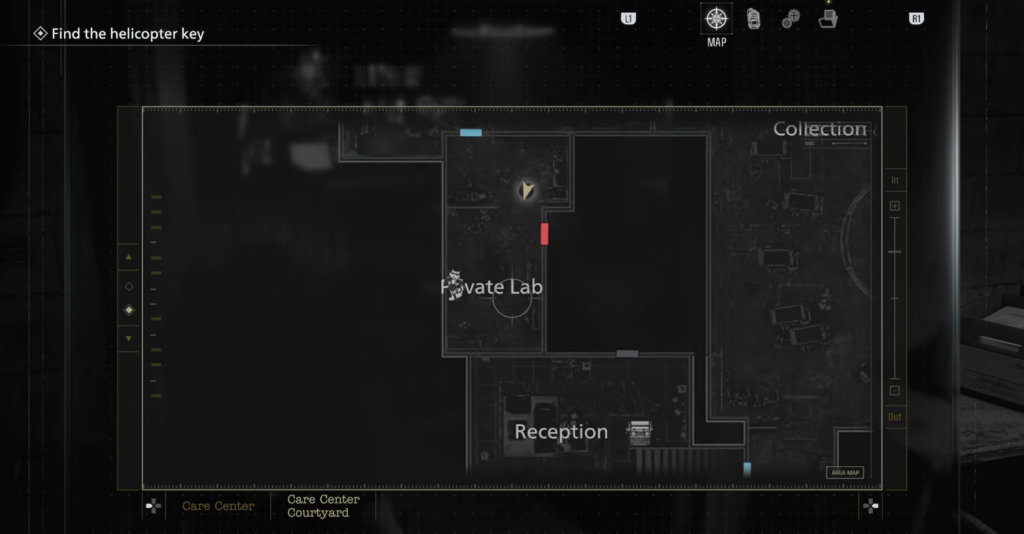Viewport: 1024px width, 534px height.
Task: Select the MAP compass tab
Action: point(716,18)
